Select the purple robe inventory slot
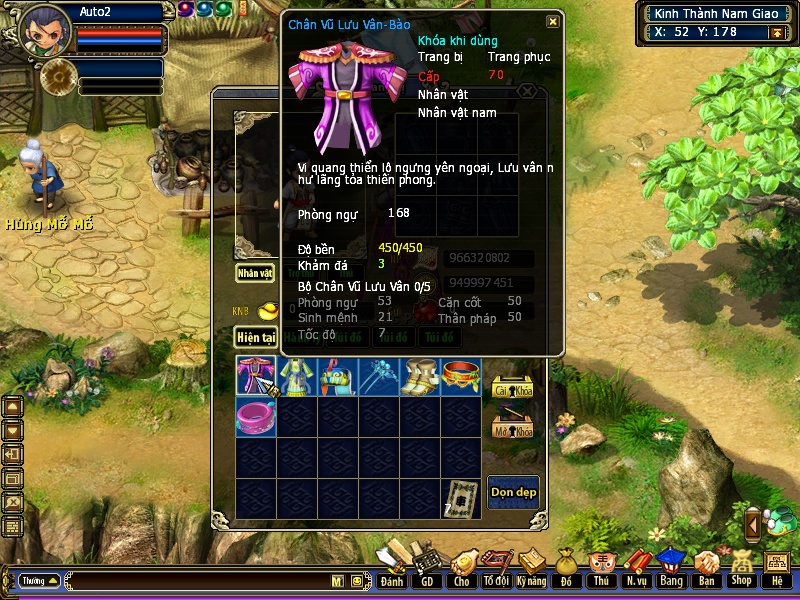The width and height of the screenshot is (800, 600). coord(256,377)
